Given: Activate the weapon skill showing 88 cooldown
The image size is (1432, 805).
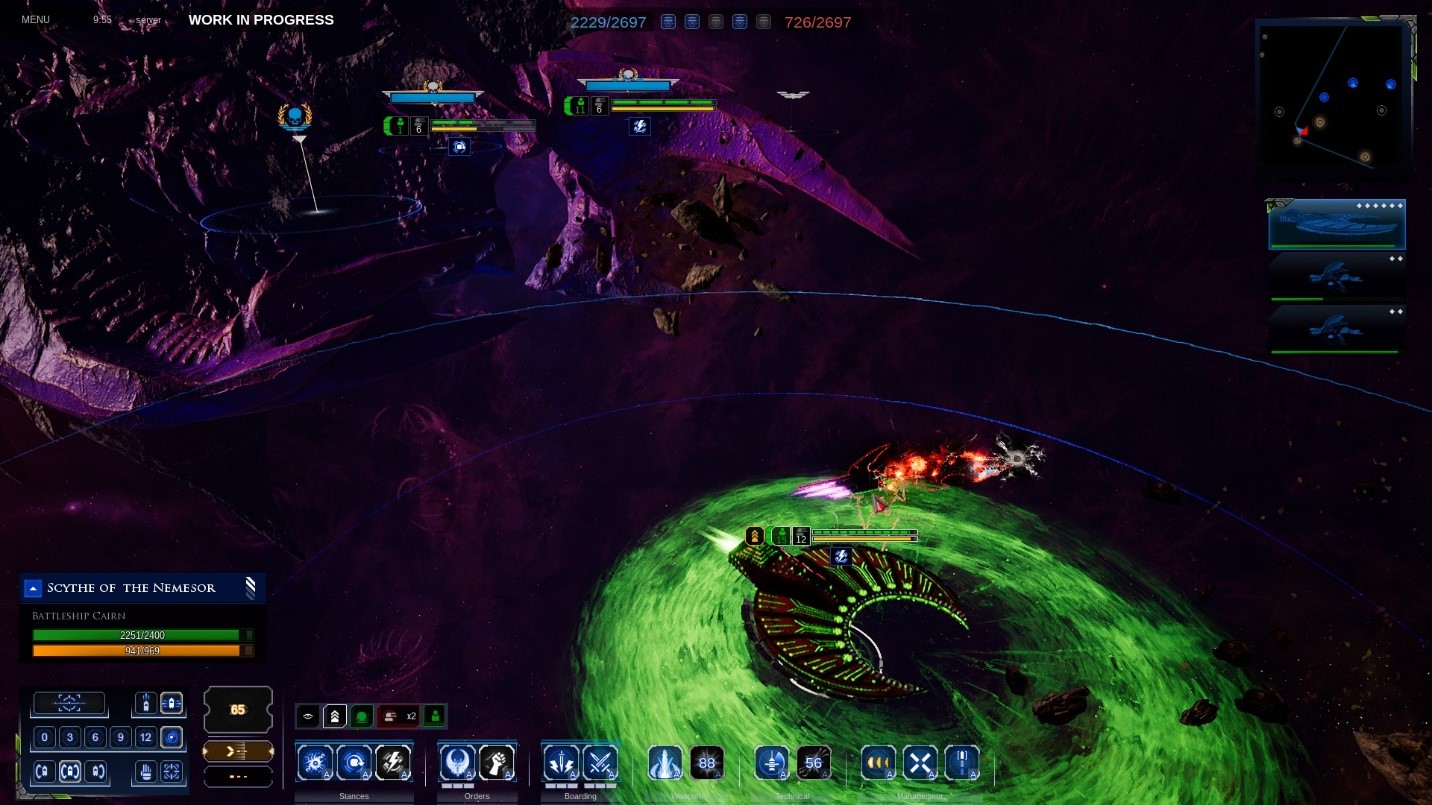Looking at the screenshot, I should point(708,763).
